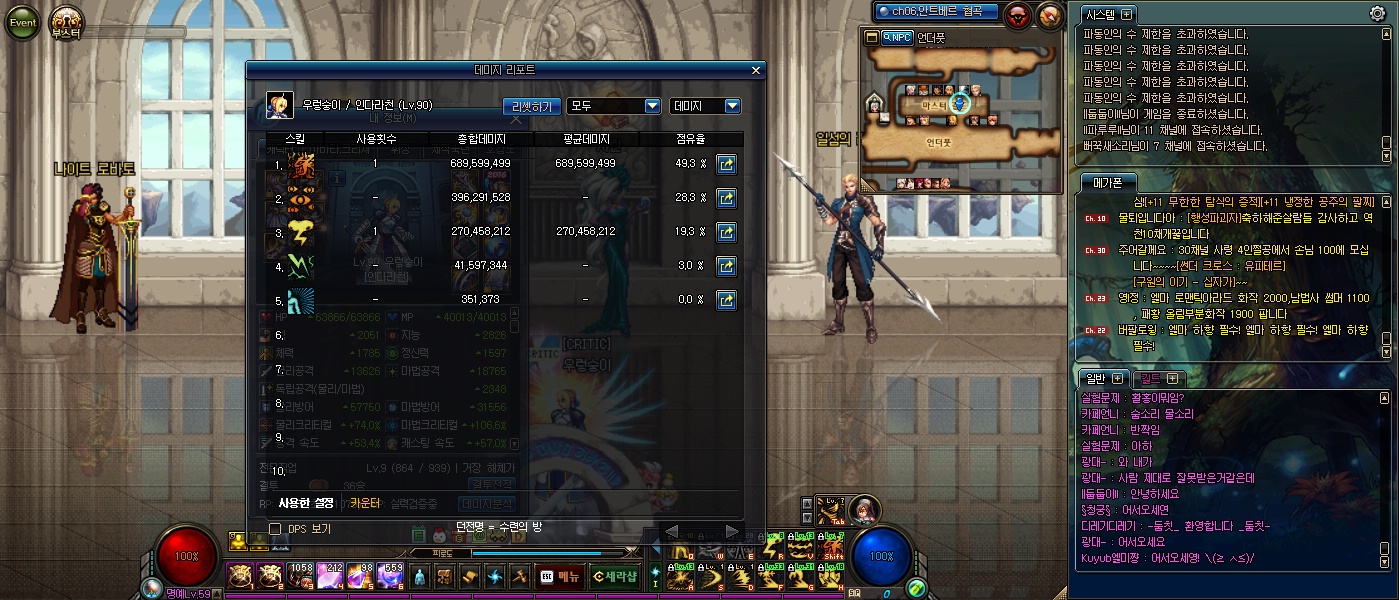1399x600 pixels.
Task: Open the 모두 filter dropdown
Action: 614,105
